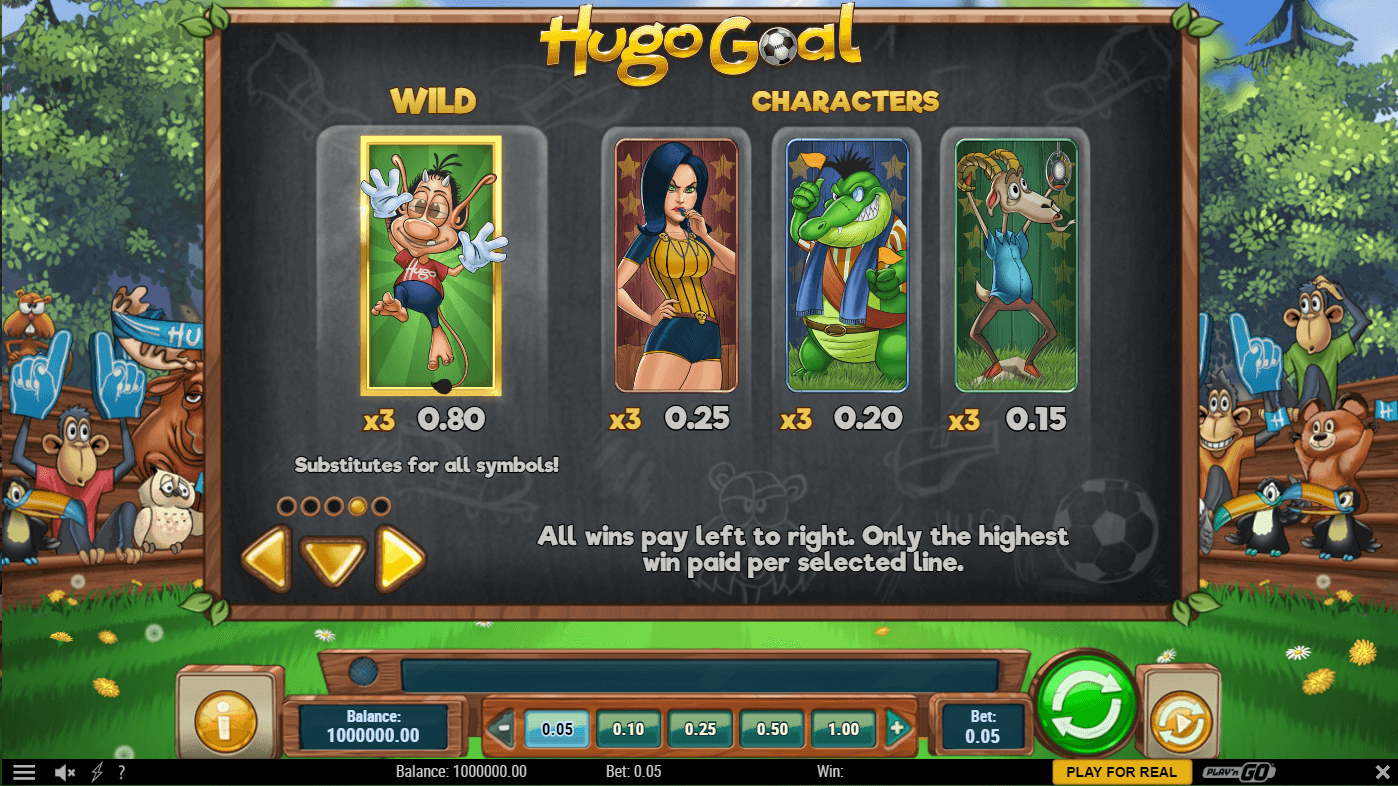The image size is (1398, 786).
Task: Pick the 0.50 bet option
Action: [x=772, y=729]
